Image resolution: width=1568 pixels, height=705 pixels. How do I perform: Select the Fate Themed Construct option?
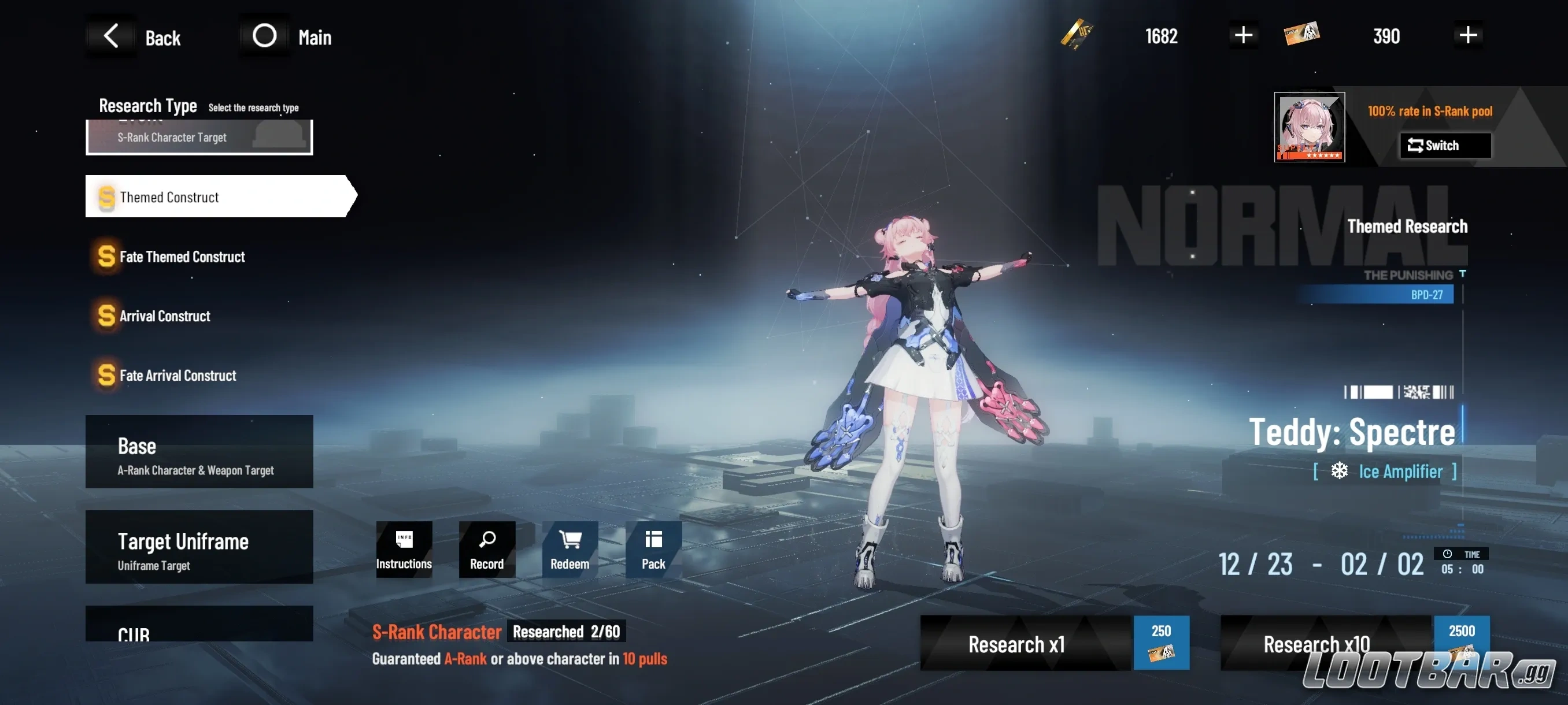pos(183,256)
